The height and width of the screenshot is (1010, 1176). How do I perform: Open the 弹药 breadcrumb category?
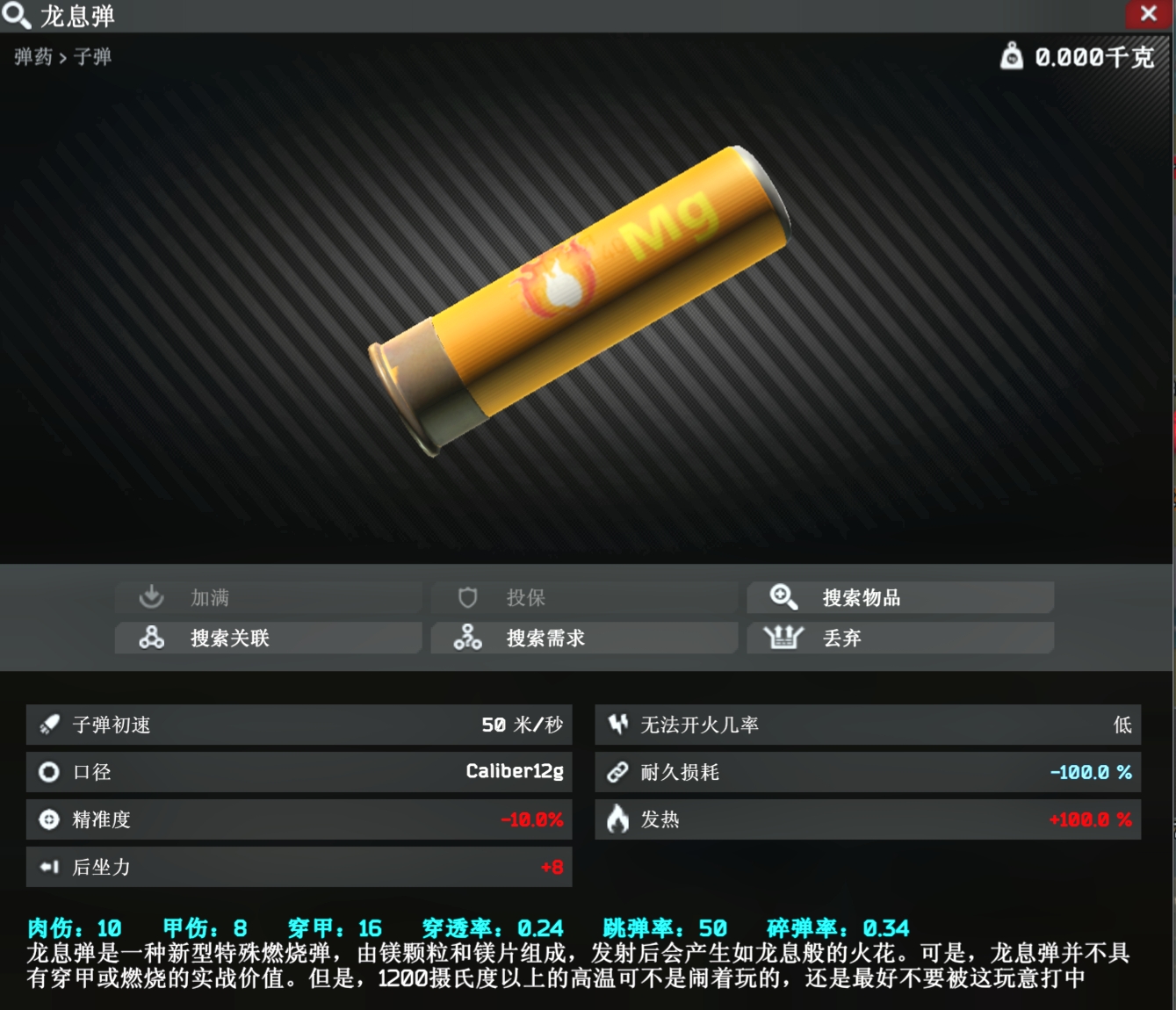[33, 57]
